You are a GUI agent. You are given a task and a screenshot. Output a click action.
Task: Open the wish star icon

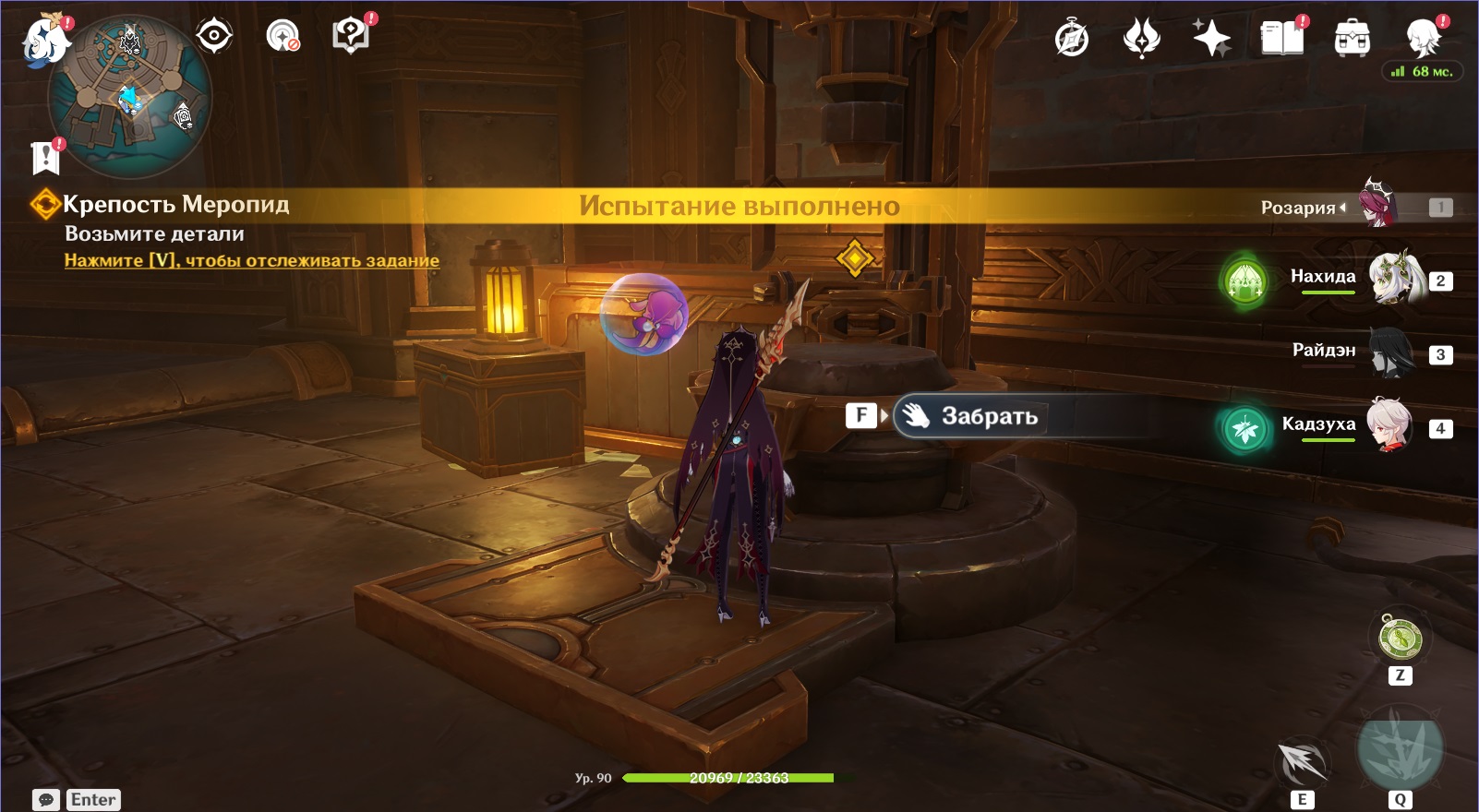[1211, 39]
